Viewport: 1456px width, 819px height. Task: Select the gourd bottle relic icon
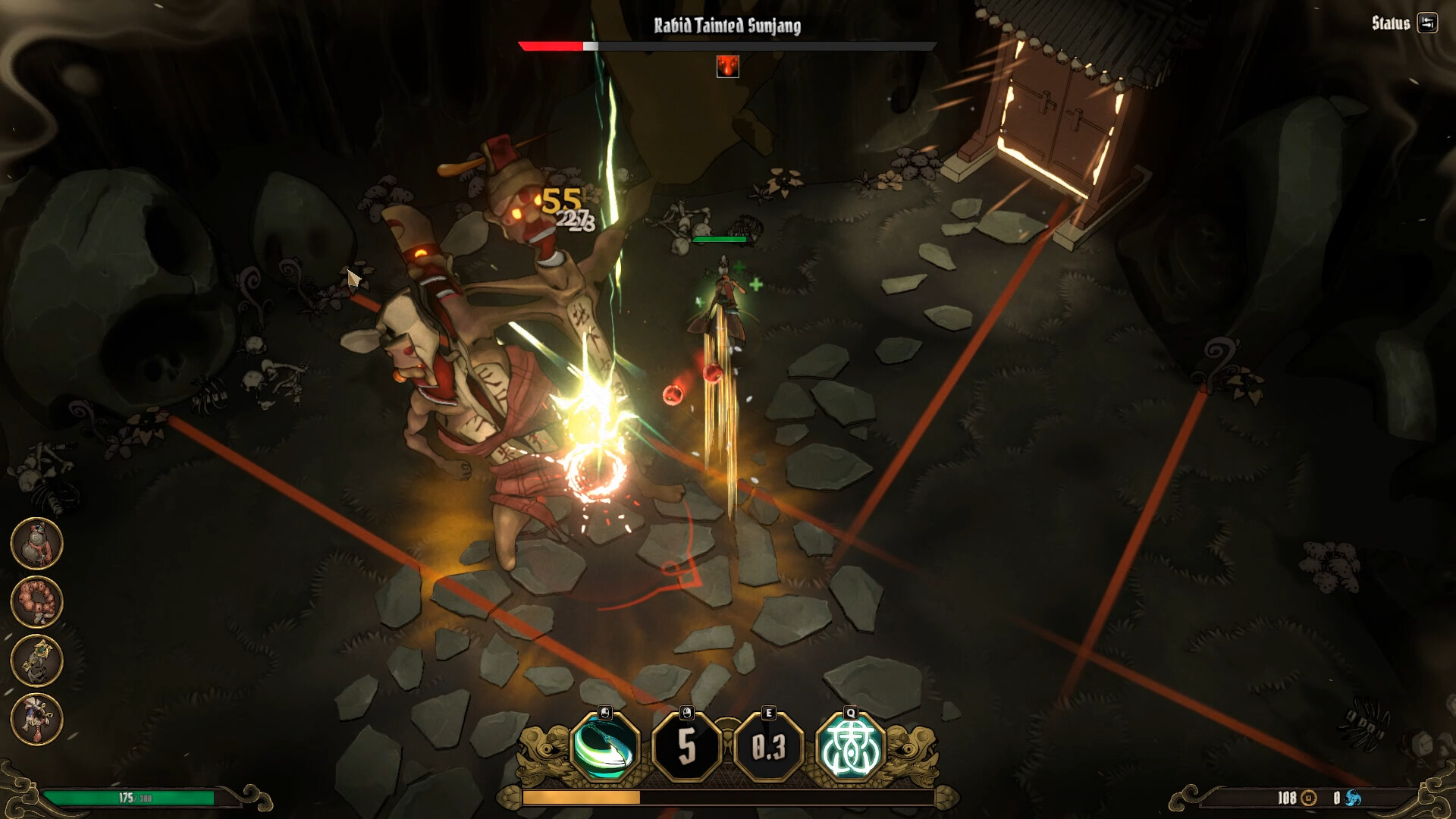click(x=36, y=544)
